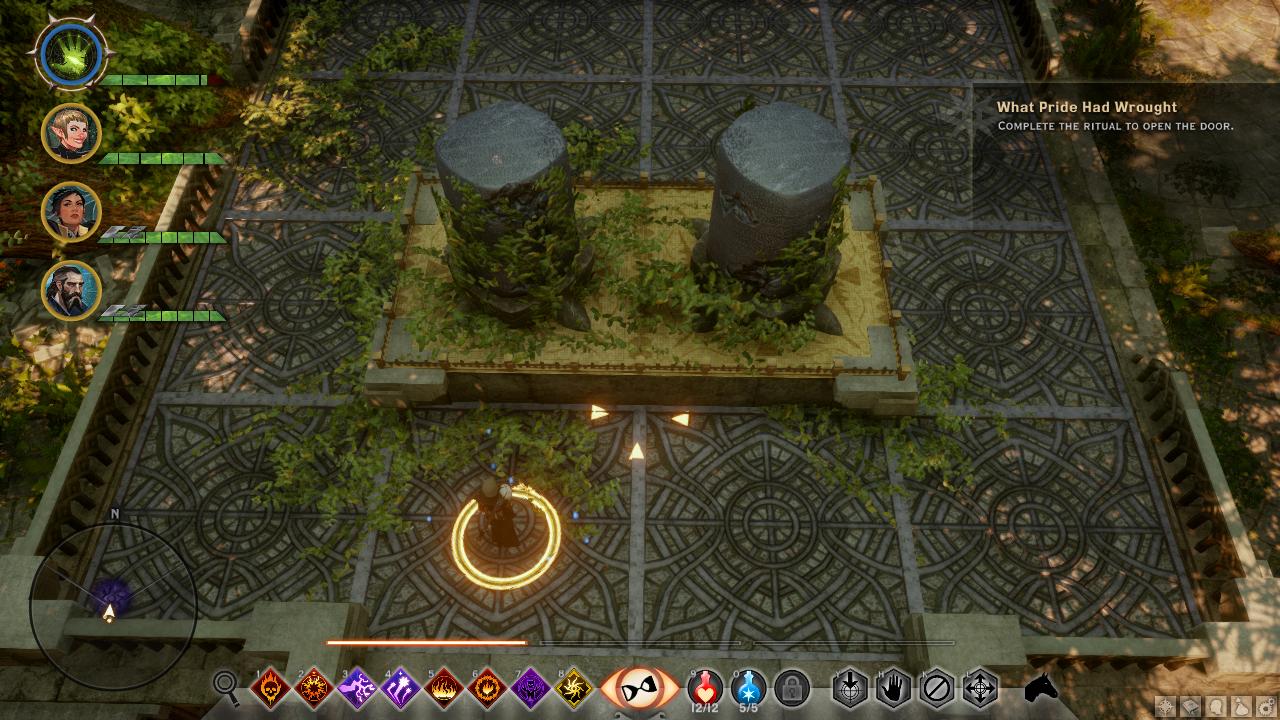Use the blue star potion
Screen dimensions: 1280x720
748,686
